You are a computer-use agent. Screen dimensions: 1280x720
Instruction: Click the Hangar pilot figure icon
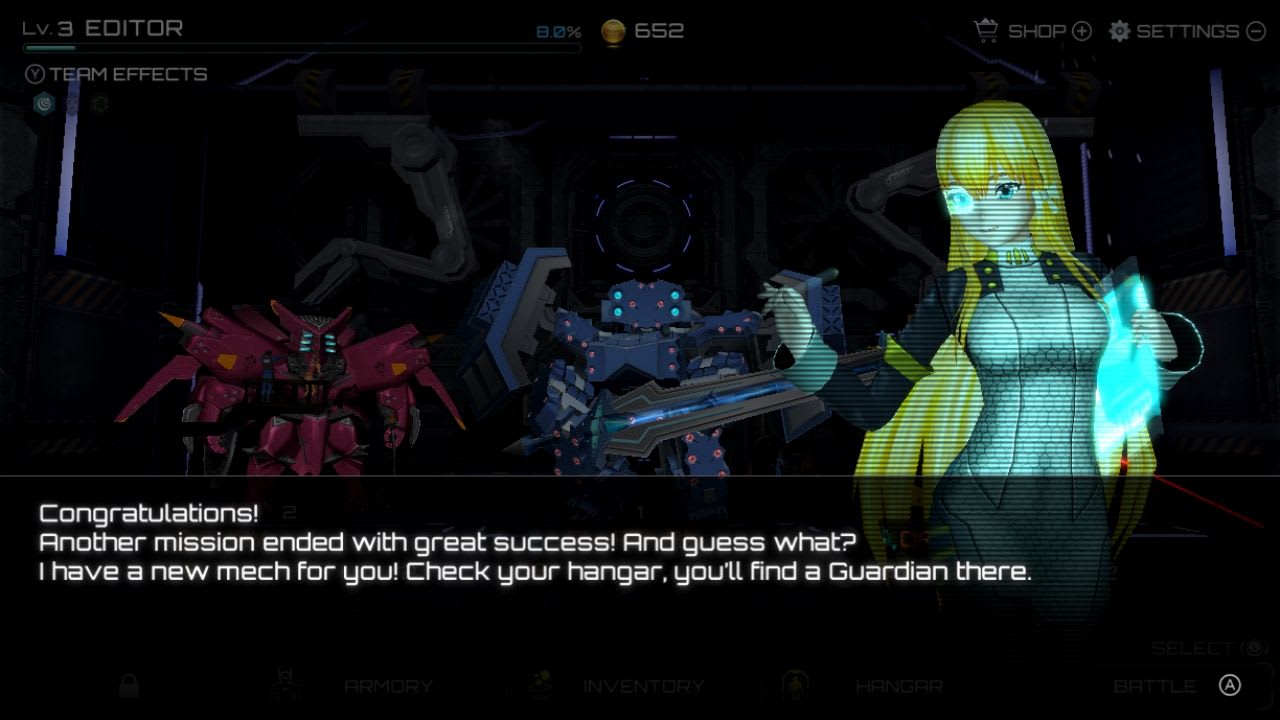[795, 685]
